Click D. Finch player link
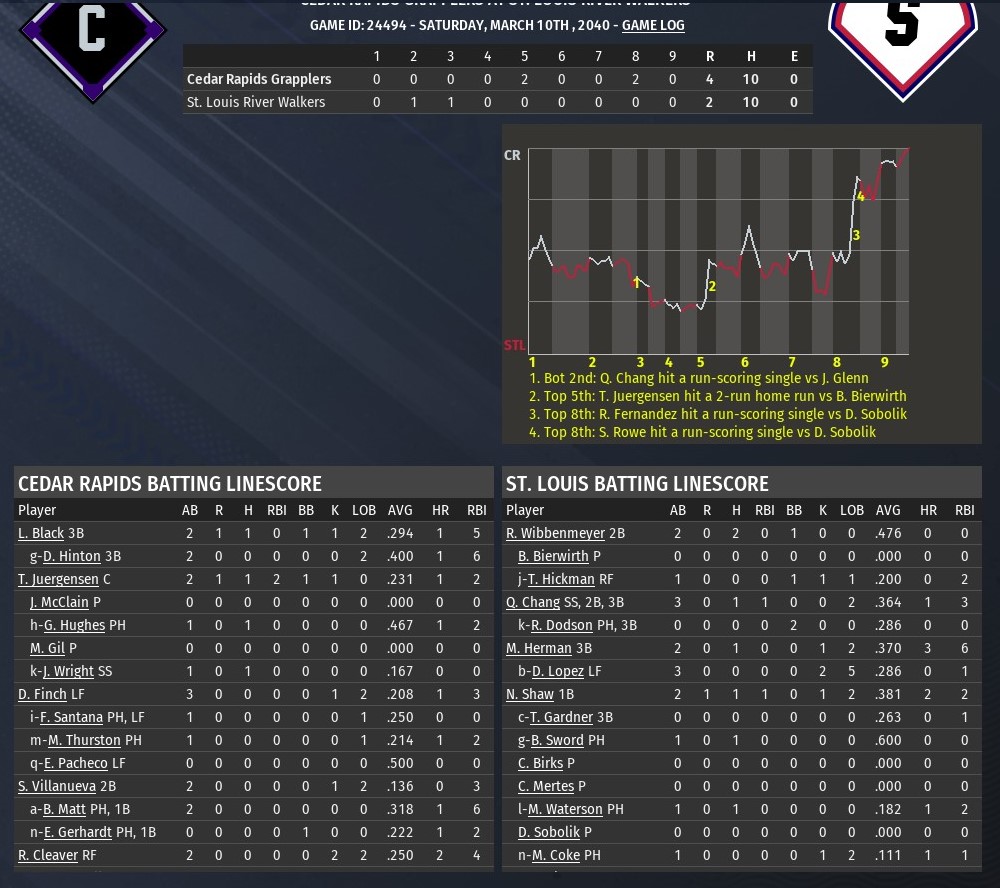The image size is (1000, 888). [42, 694]
